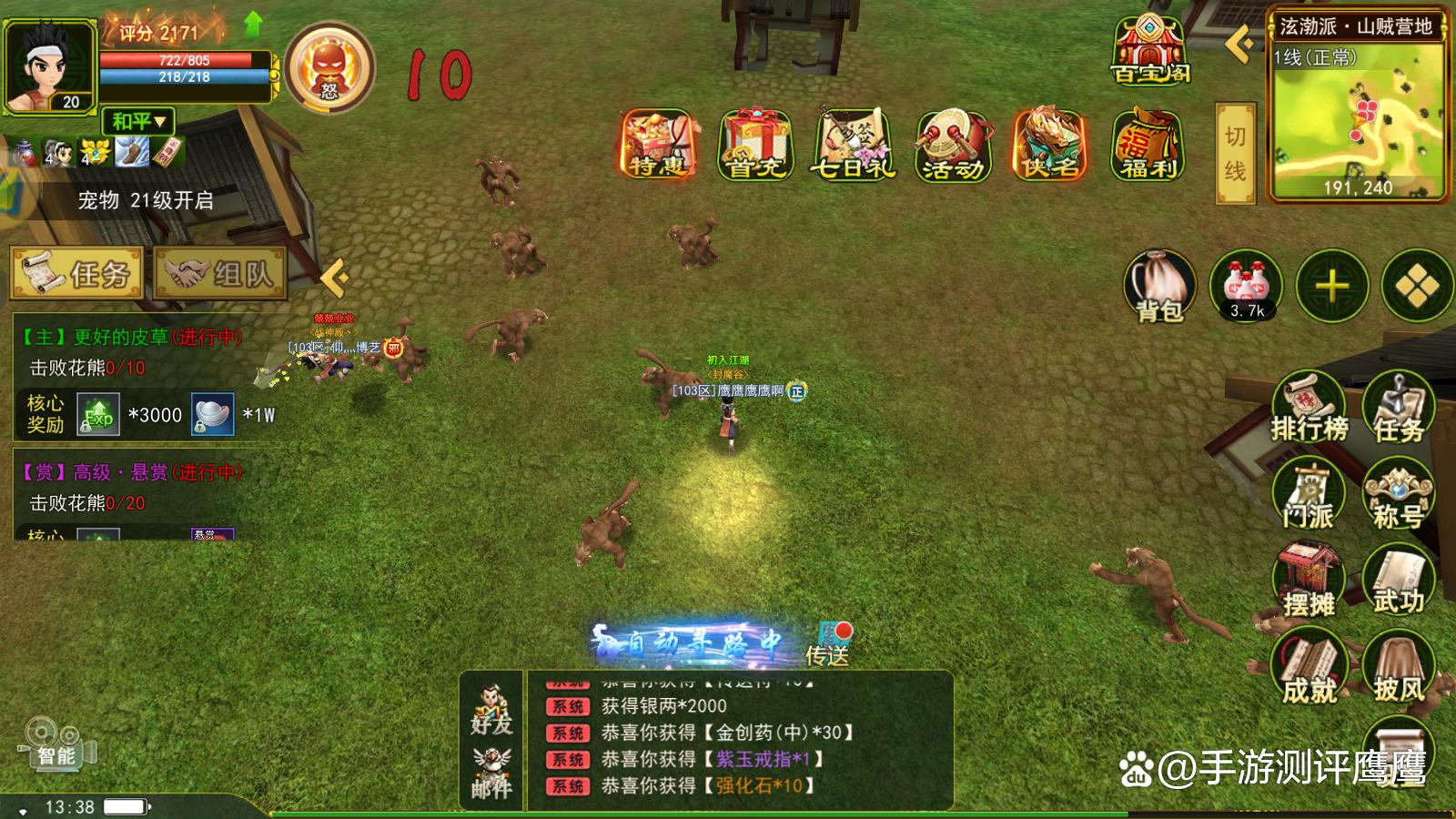The image size is (1456, 819).
Task: Open the minimap of 山贼营地
Action: coord(1357,119)
